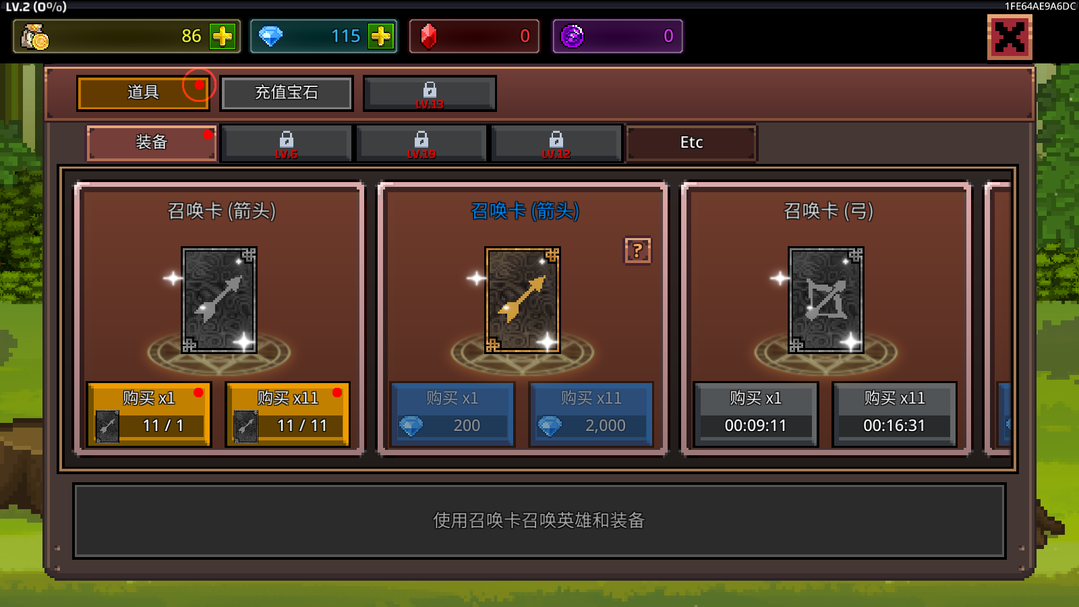Viewport: 1079px width, 607px height.
Task: Select the bow summon card image
Action: tap(826, 300)
